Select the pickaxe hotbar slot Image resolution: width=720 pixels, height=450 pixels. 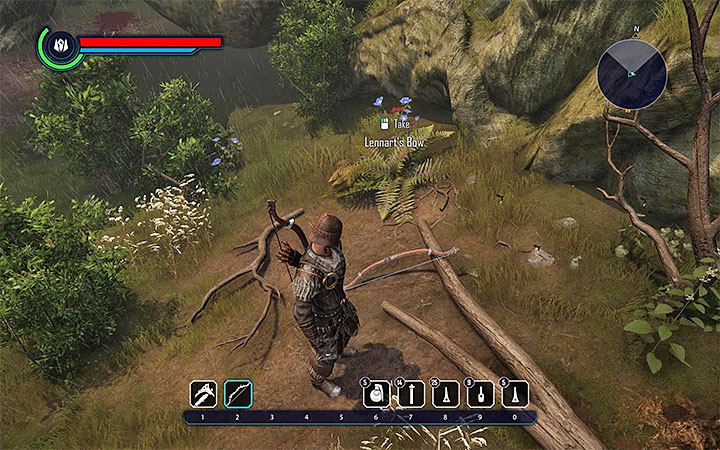click(x=204, y=394)
